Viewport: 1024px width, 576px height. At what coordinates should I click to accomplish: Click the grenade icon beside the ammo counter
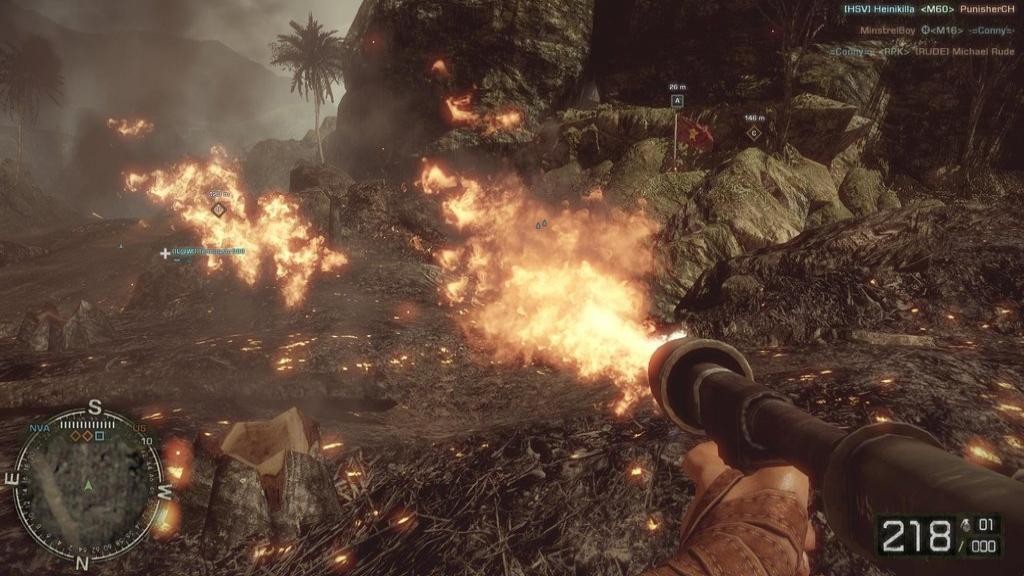(964, 524)
